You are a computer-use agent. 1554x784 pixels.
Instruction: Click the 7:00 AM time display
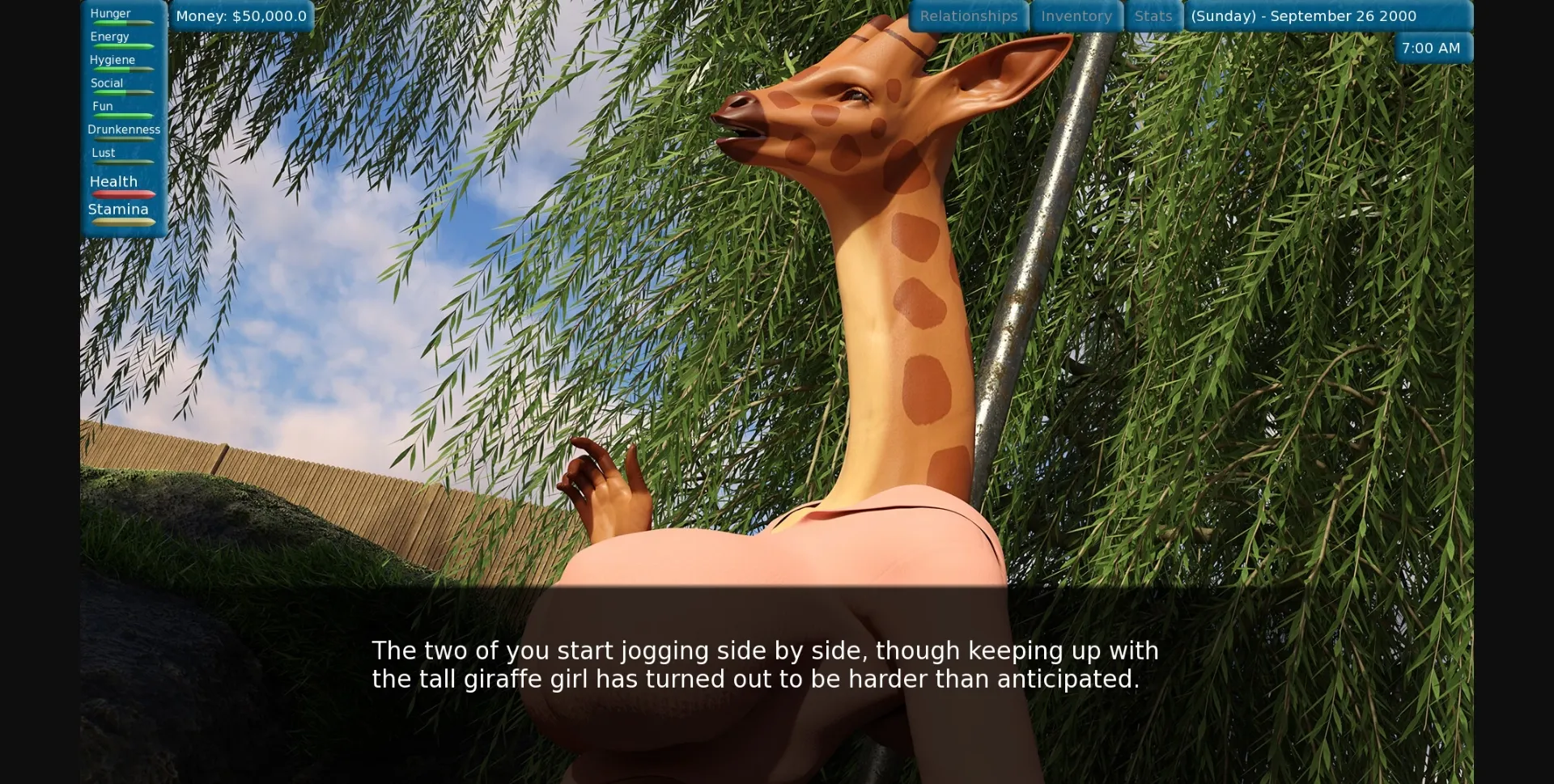(x=1431, y=48)
